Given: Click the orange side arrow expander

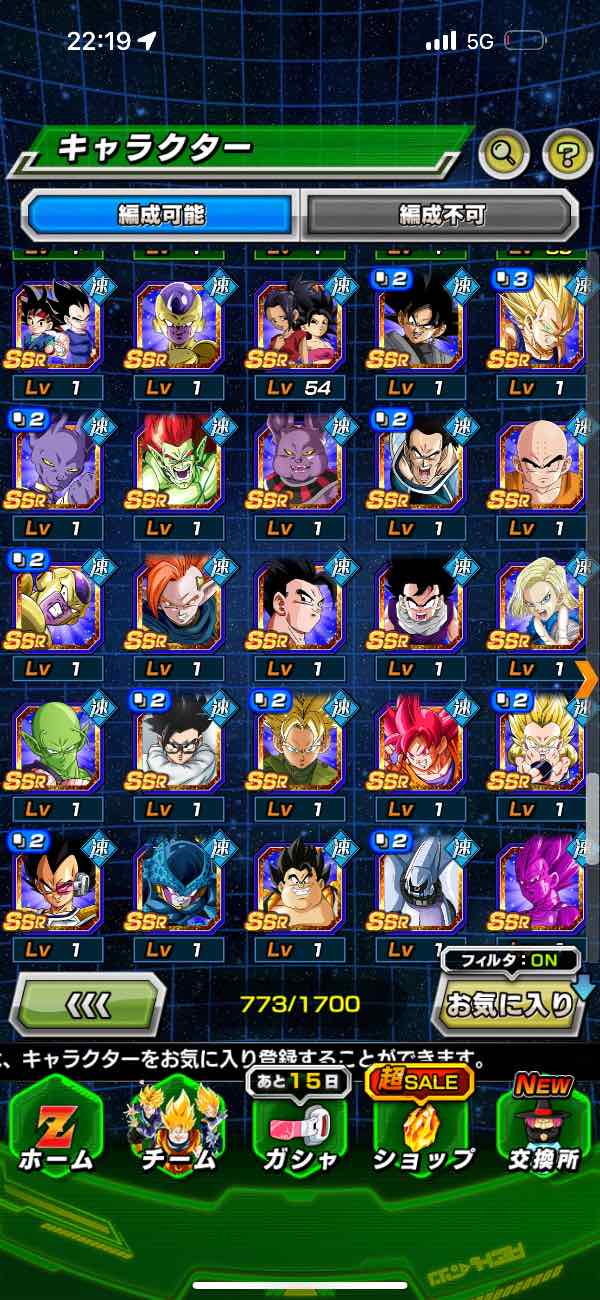Looking at the screenshot, I should 588,677.
